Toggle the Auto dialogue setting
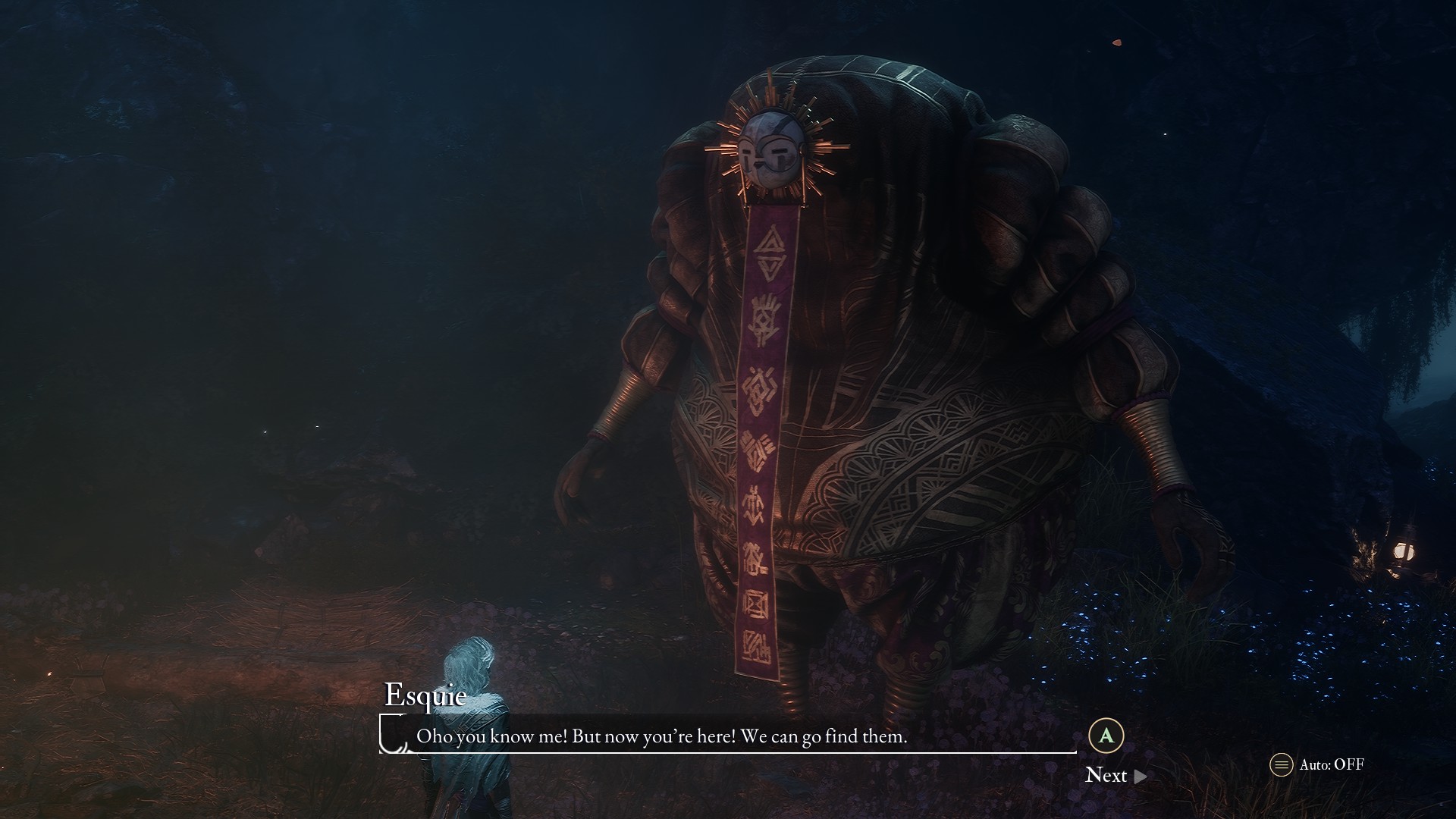Screen dimensions: 1456x819 click(x=1316, y=764)
